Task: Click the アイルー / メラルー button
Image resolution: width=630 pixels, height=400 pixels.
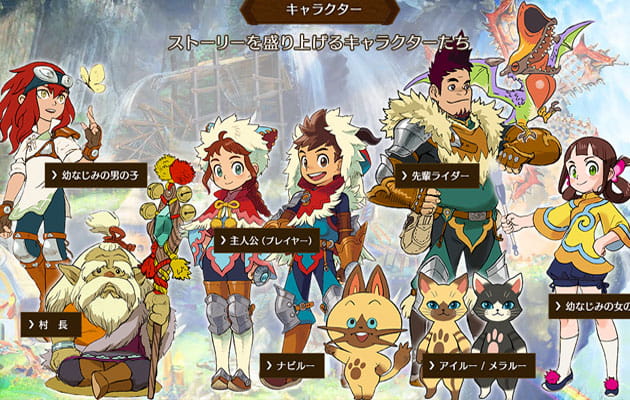Action: [x=479, y=366]
